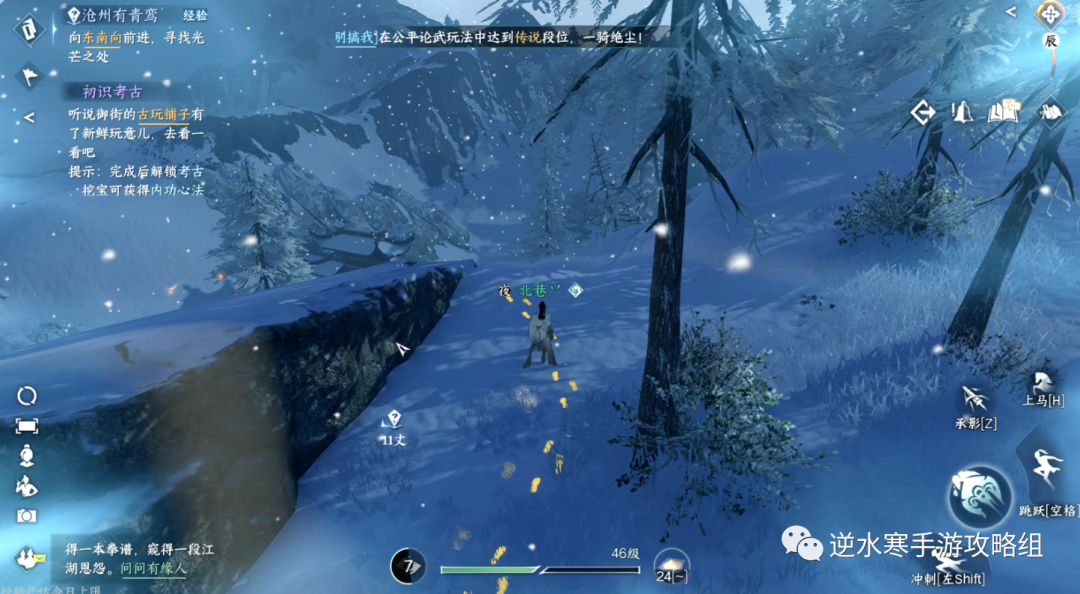Click the circular refresh arrows icon
The image size is (1080, 594).
coord(26,396)
